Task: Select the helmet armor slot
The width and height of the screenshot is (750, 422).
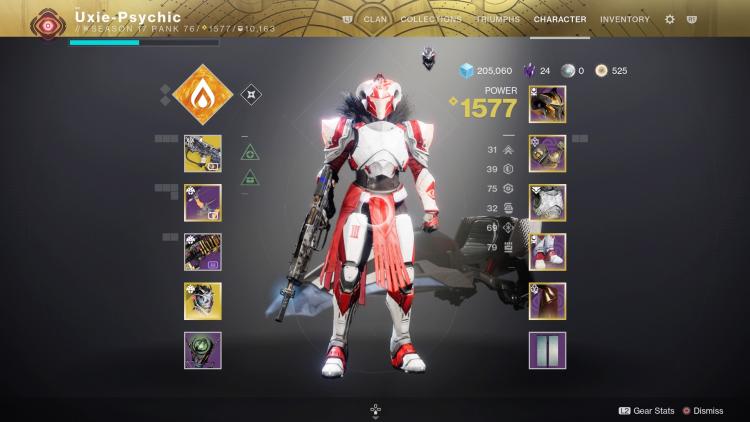Action: coord(547,104)
